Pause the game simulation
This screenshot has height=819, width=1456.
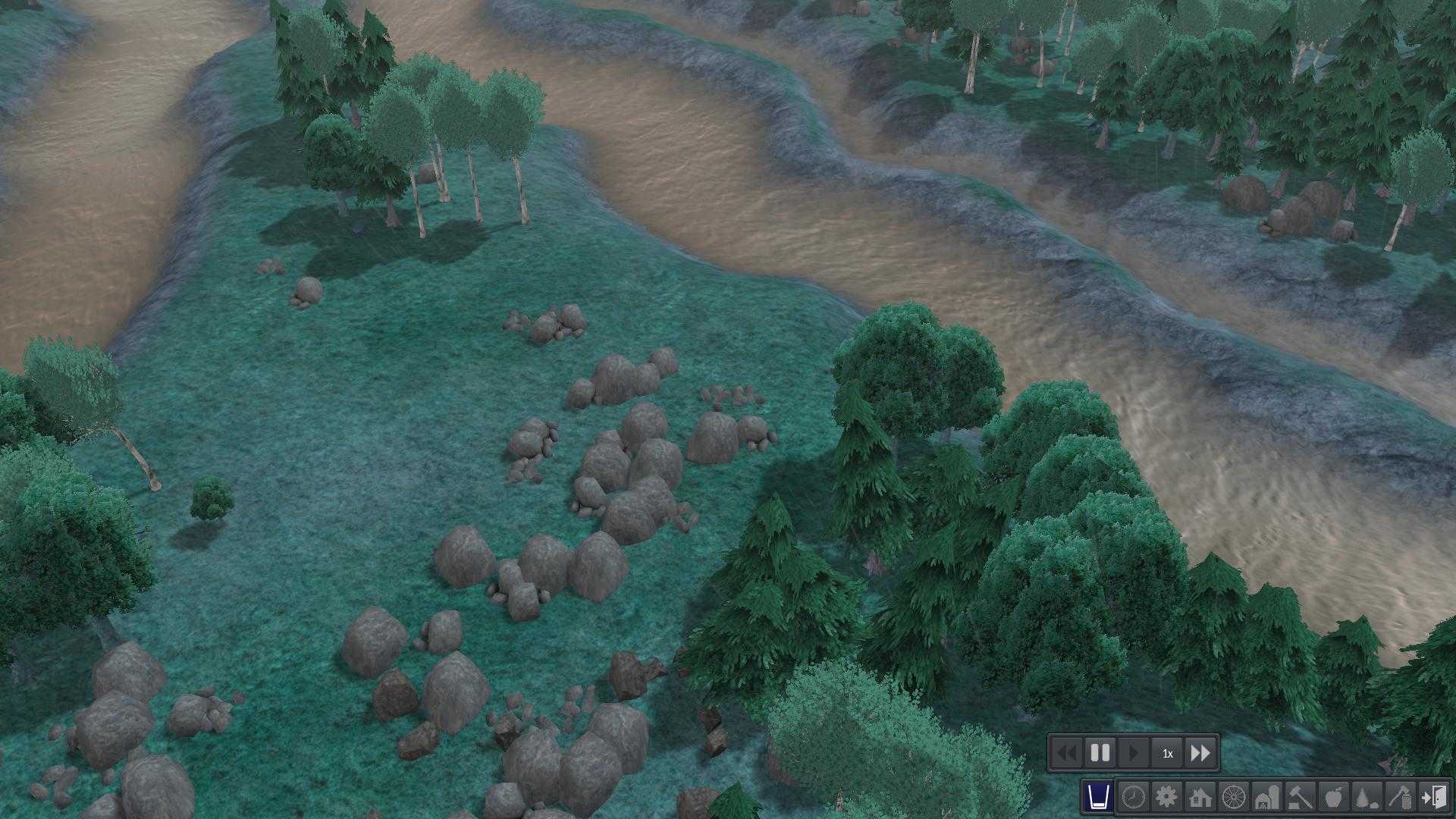1100,753
